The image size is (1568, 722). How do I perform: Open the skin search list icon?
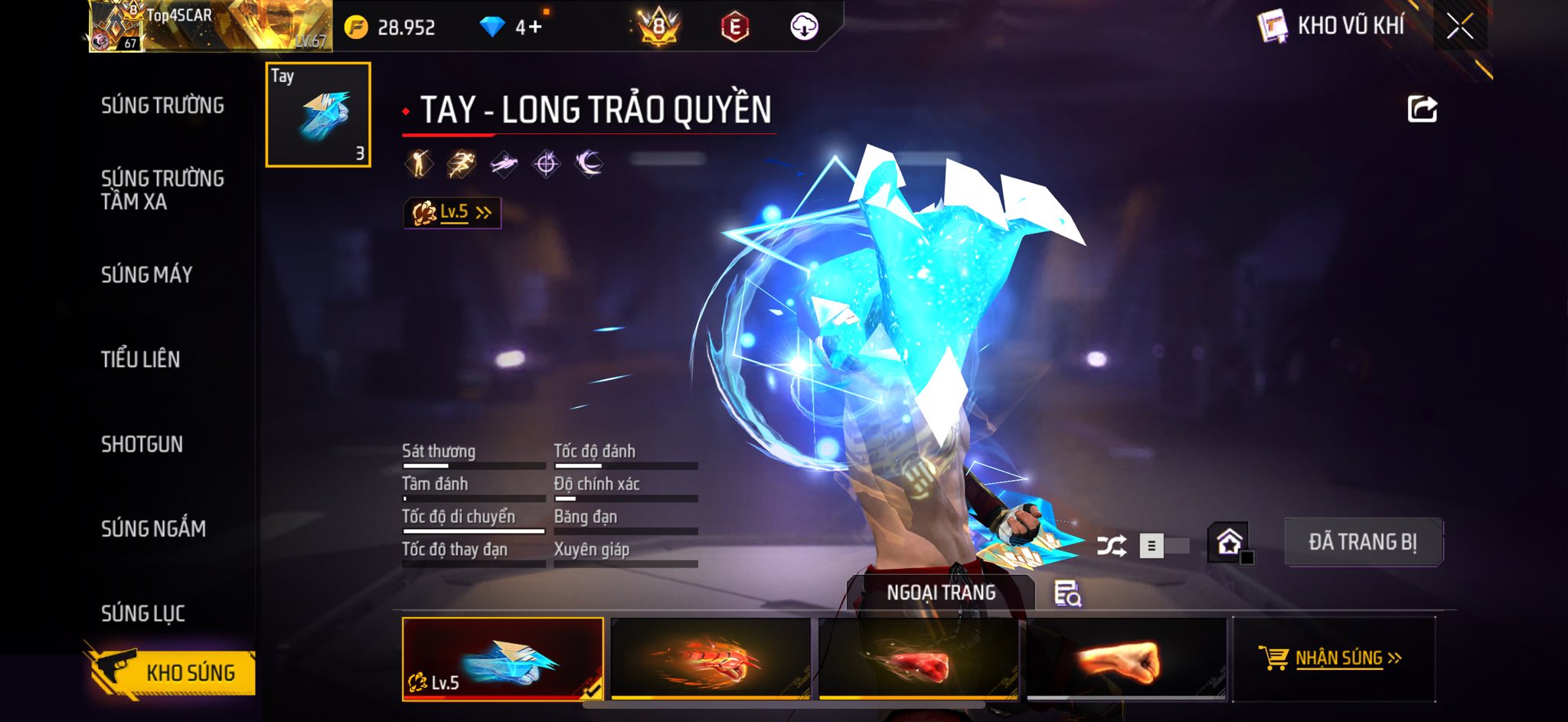point(1067,593)
